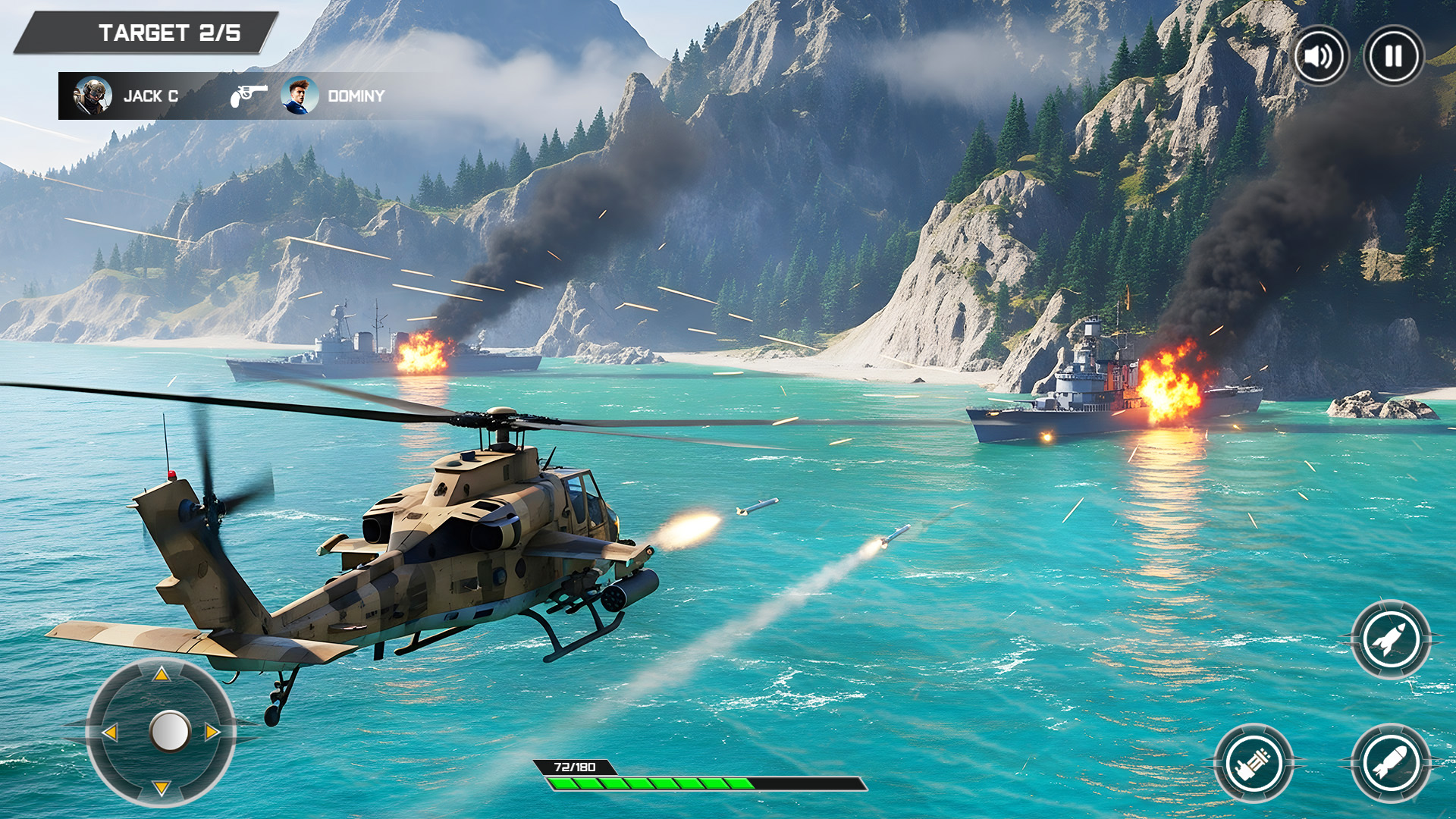Open Dominy's player profile avatar
The image size is (1456, 819).
pos(299,96)
